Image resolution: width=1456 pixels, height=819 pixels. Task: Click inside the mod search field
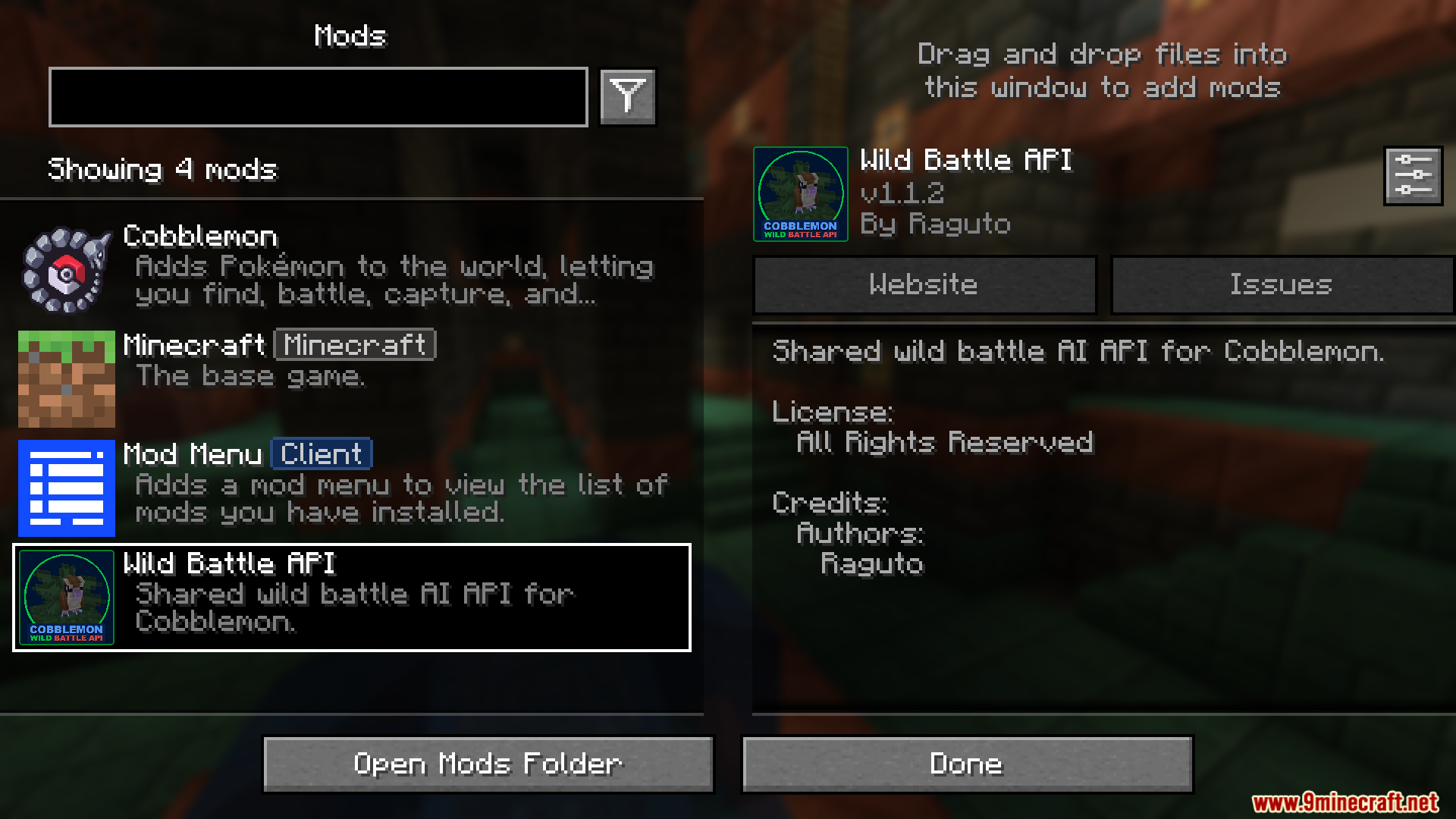[x=318, y=96]
